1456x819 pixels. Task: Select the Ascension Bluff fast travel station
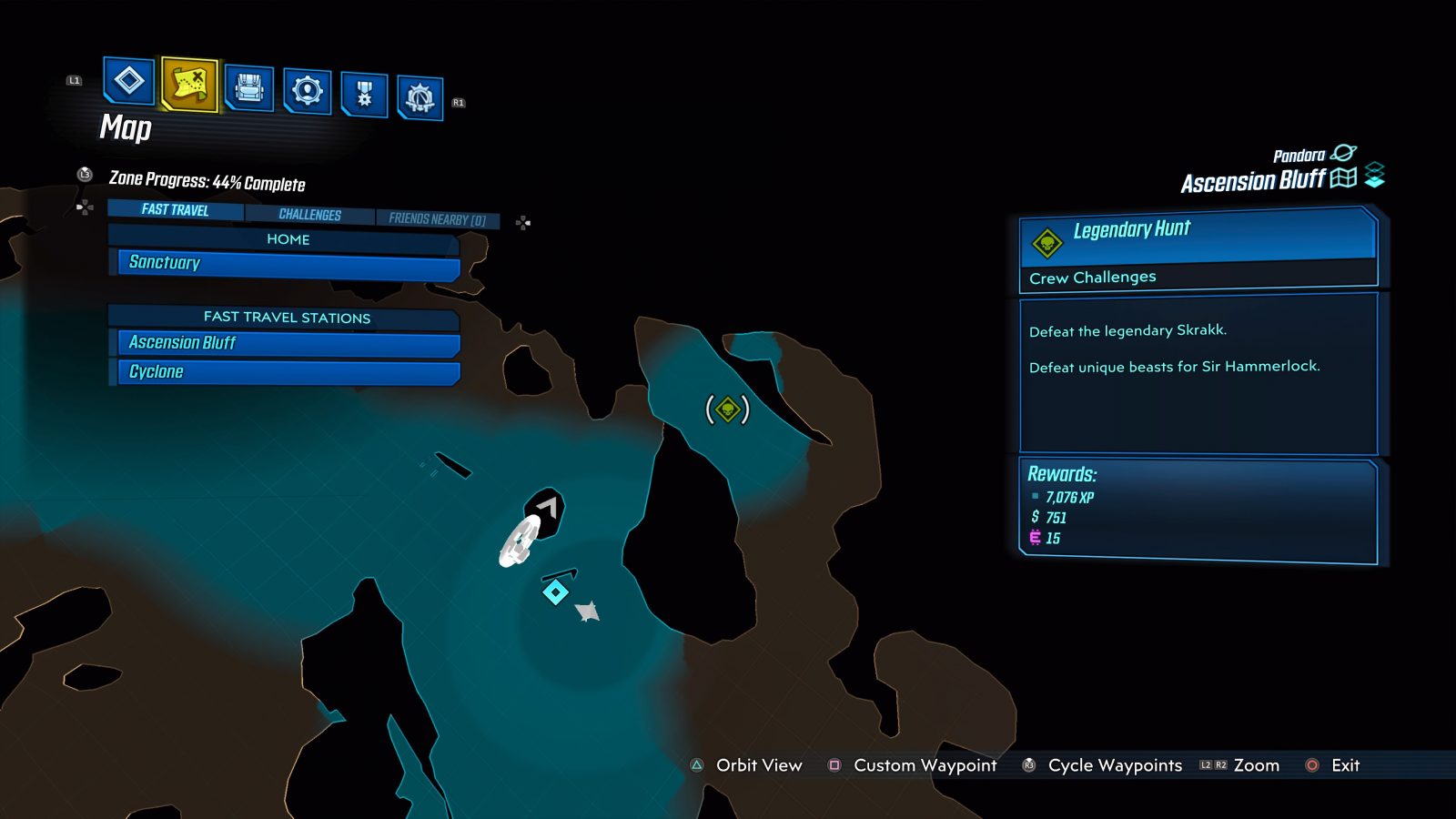coord(282,343)
